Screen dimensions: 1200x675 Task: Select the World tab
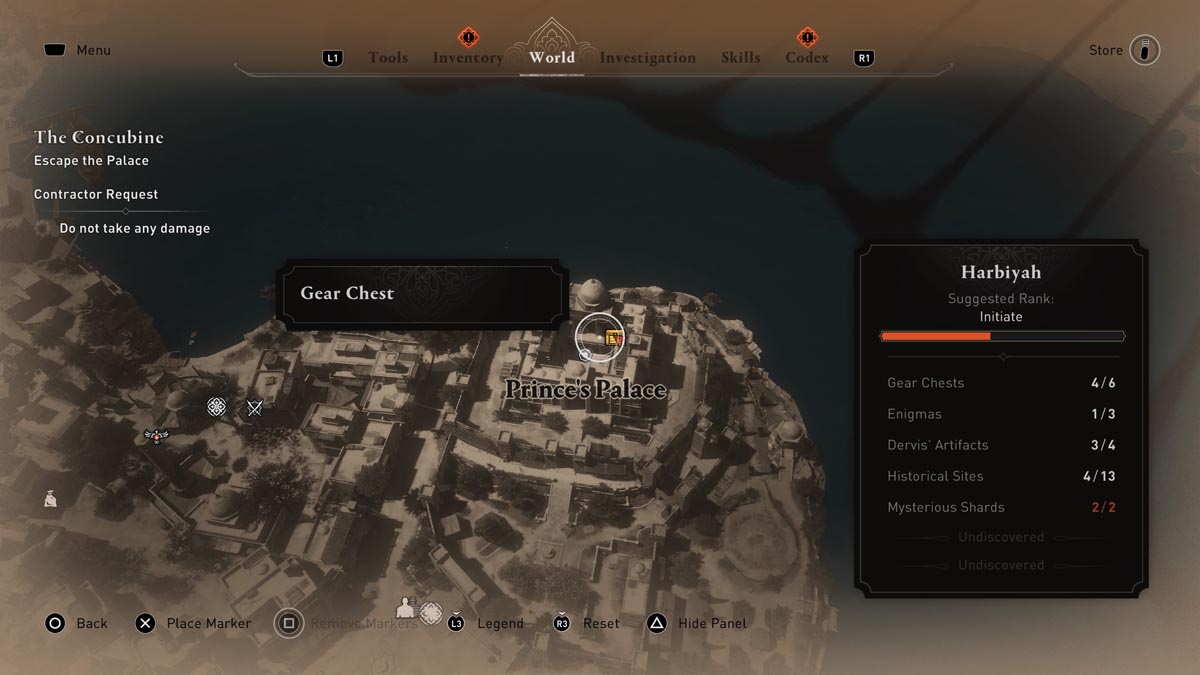coord(552,57)
